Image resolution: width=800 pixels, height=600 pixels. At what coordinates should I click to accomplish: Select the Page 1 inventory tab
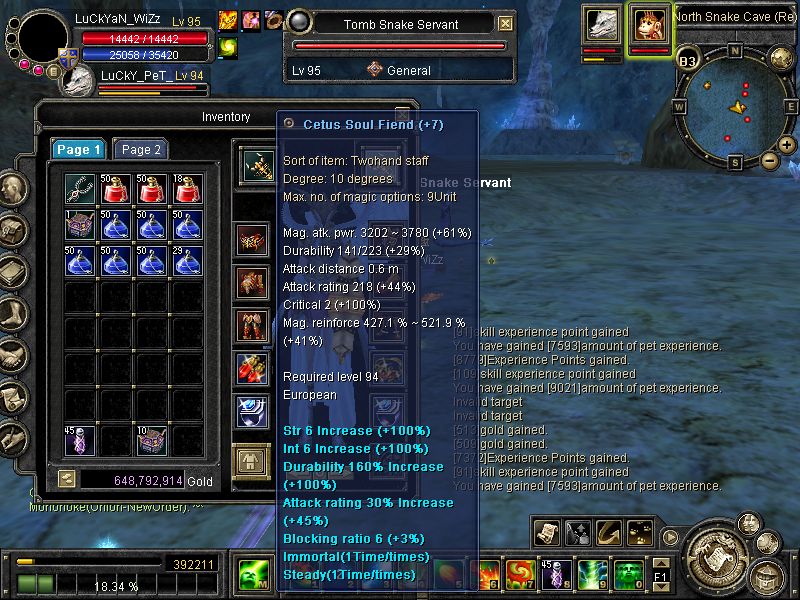[79, 149]
